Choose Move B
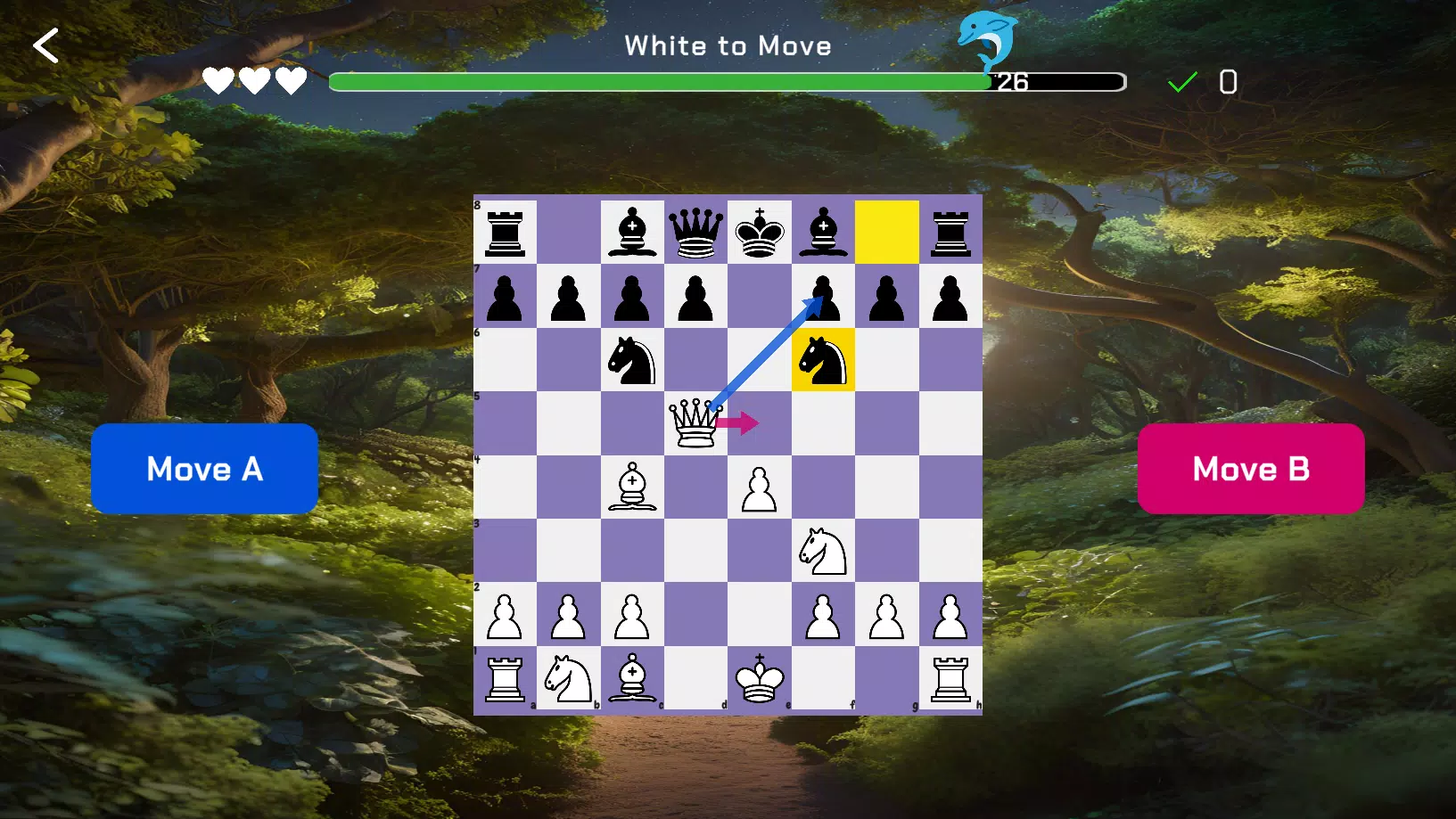The height and width of the screenshot is (819, 1456). point(1250,469)
